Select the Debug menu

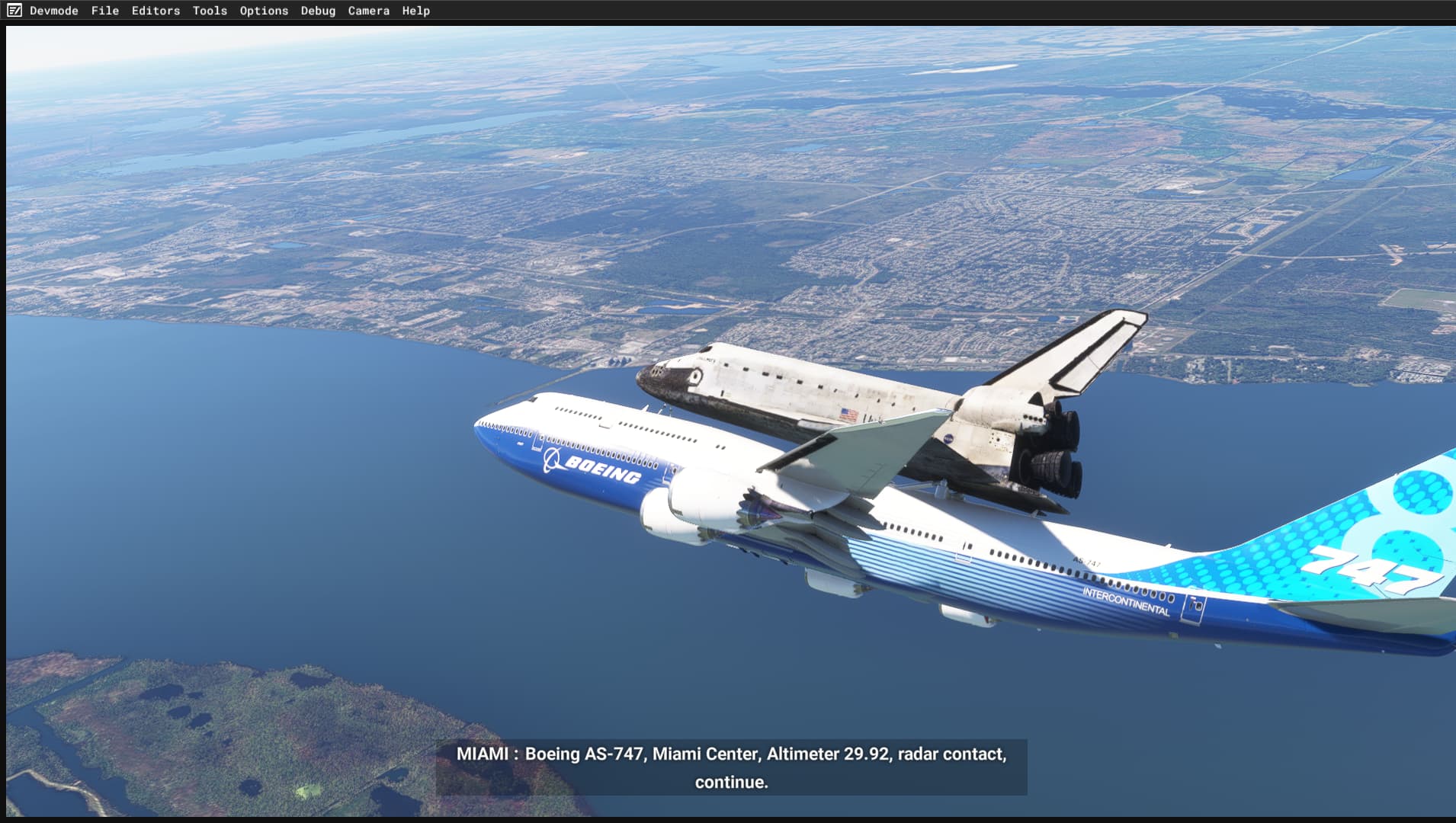318,11
